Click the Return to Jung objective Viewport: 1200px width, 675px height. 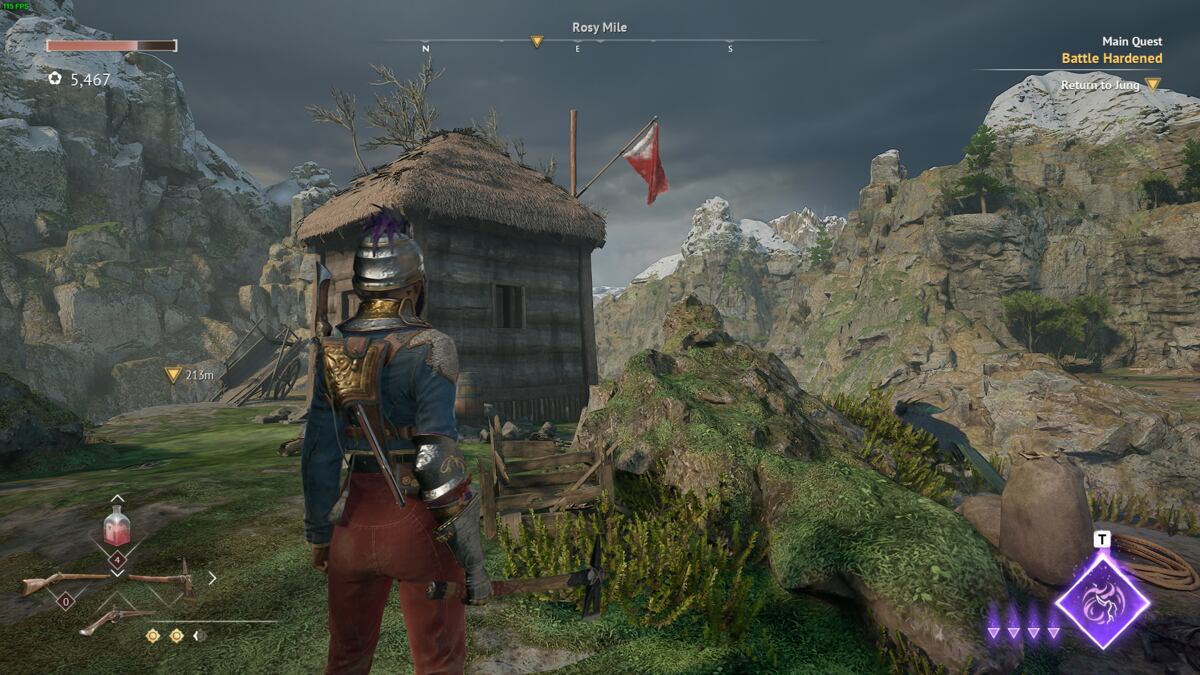pos(1100,85)
